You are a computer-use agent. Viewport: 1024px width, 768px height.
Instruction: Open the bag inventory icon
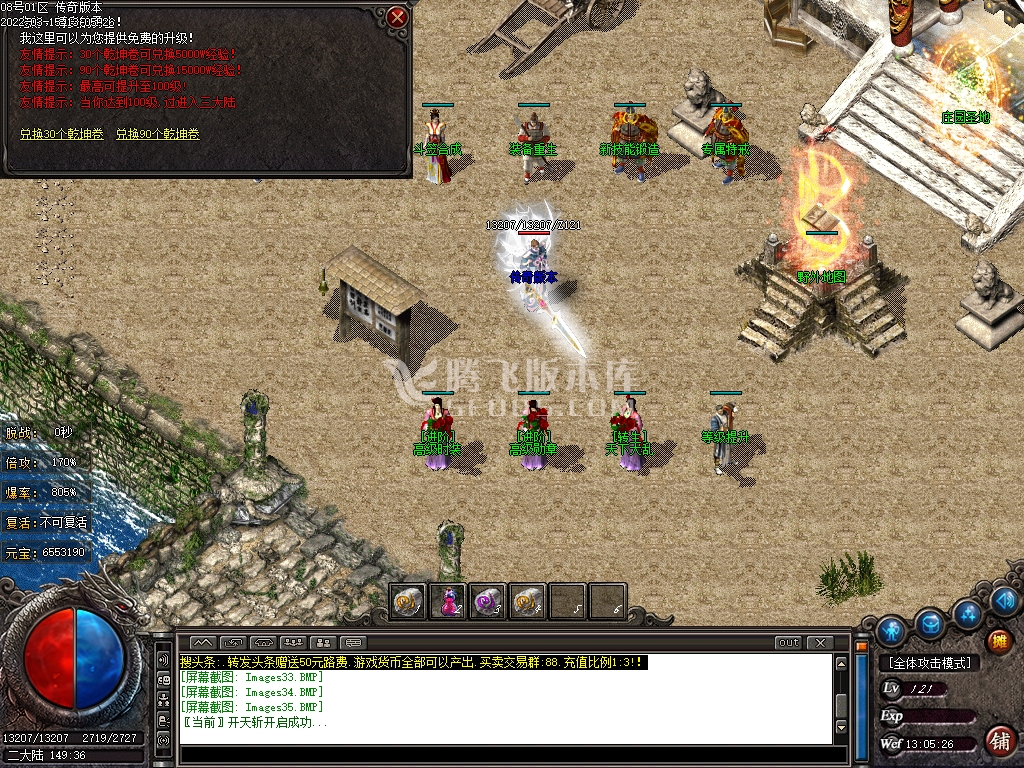(x=930, y=623)
